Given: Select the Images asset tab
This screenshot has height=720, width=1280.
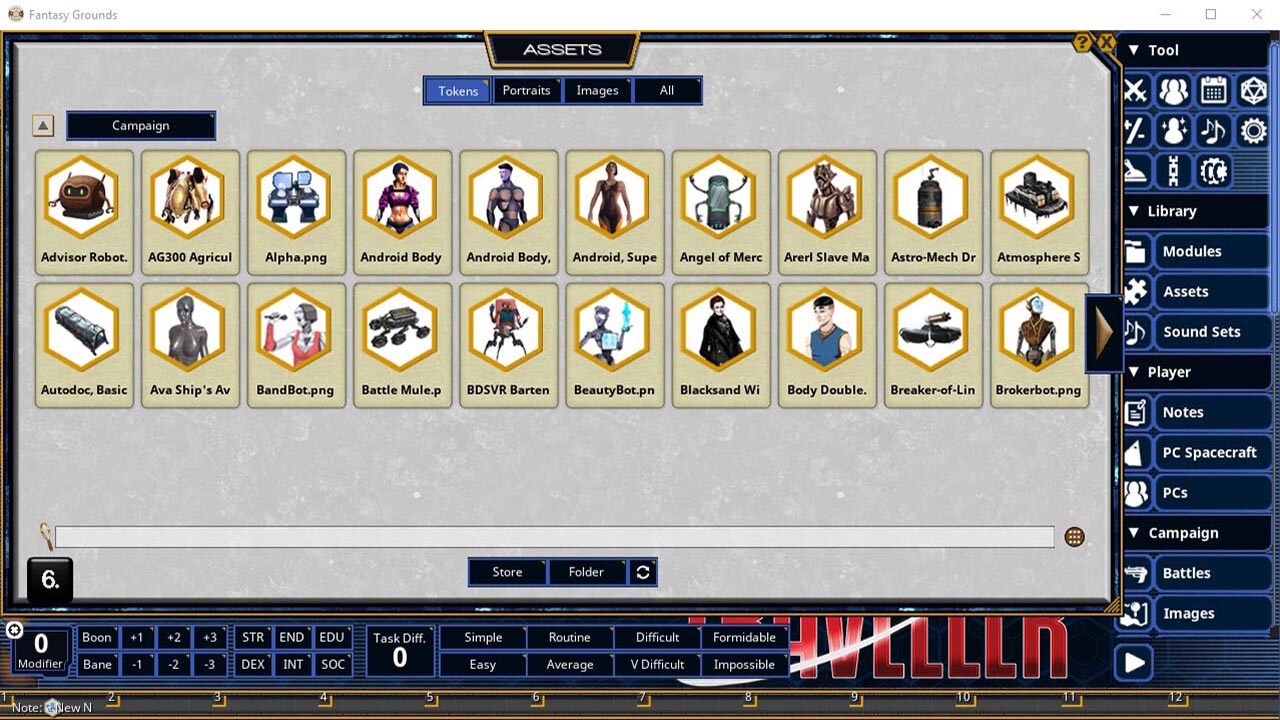Looking at the screenshot, I should [597, 90].
